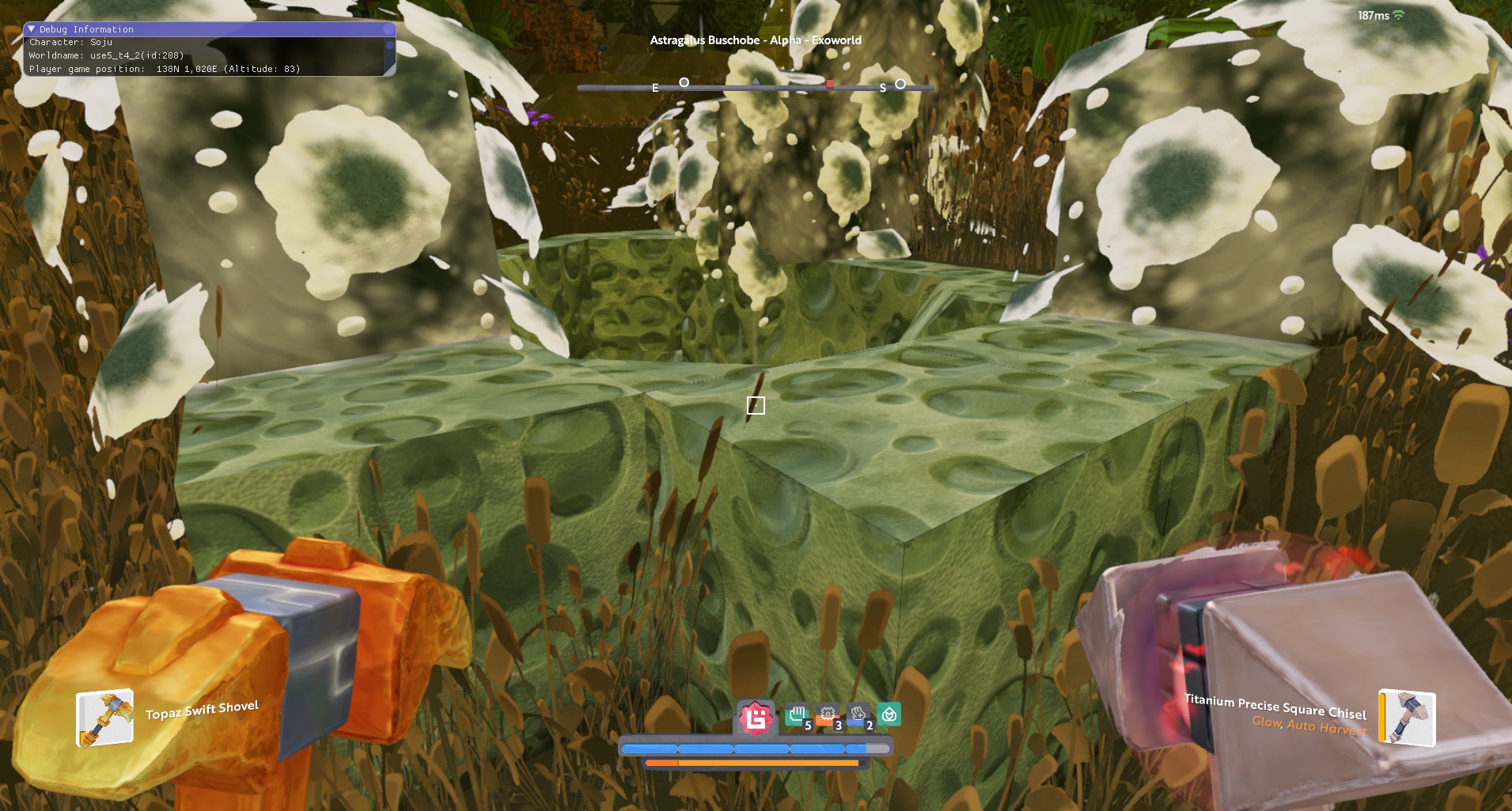
Task: Click the debug panel resize corner
Action: click(389, 70)
